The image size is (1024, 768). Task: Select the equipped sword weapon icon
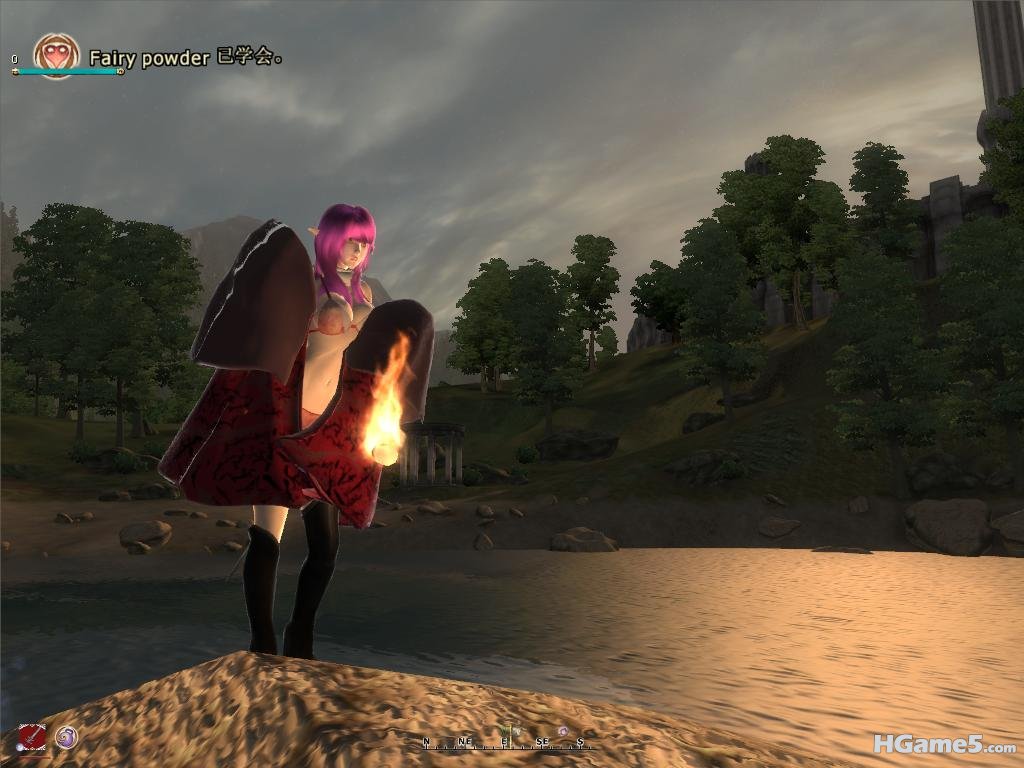[x=33, y=738]
